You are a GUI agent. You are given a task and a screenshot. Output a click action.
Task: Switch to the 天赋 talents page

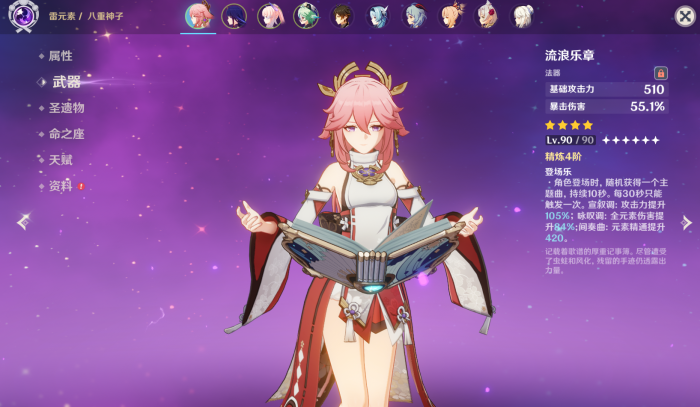pyautogui.click(x=60, y=160)
